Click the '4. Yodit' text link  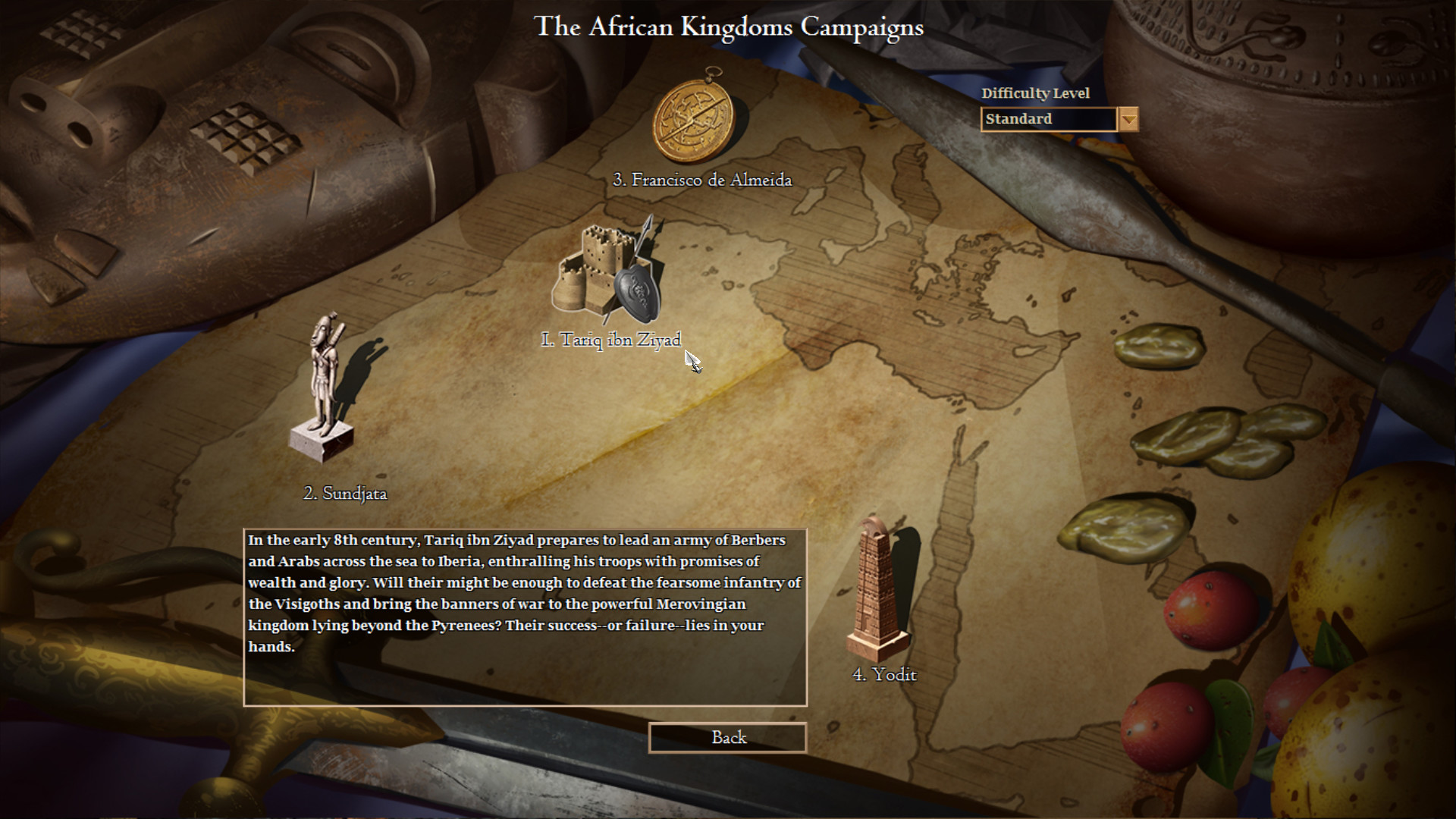884,673
